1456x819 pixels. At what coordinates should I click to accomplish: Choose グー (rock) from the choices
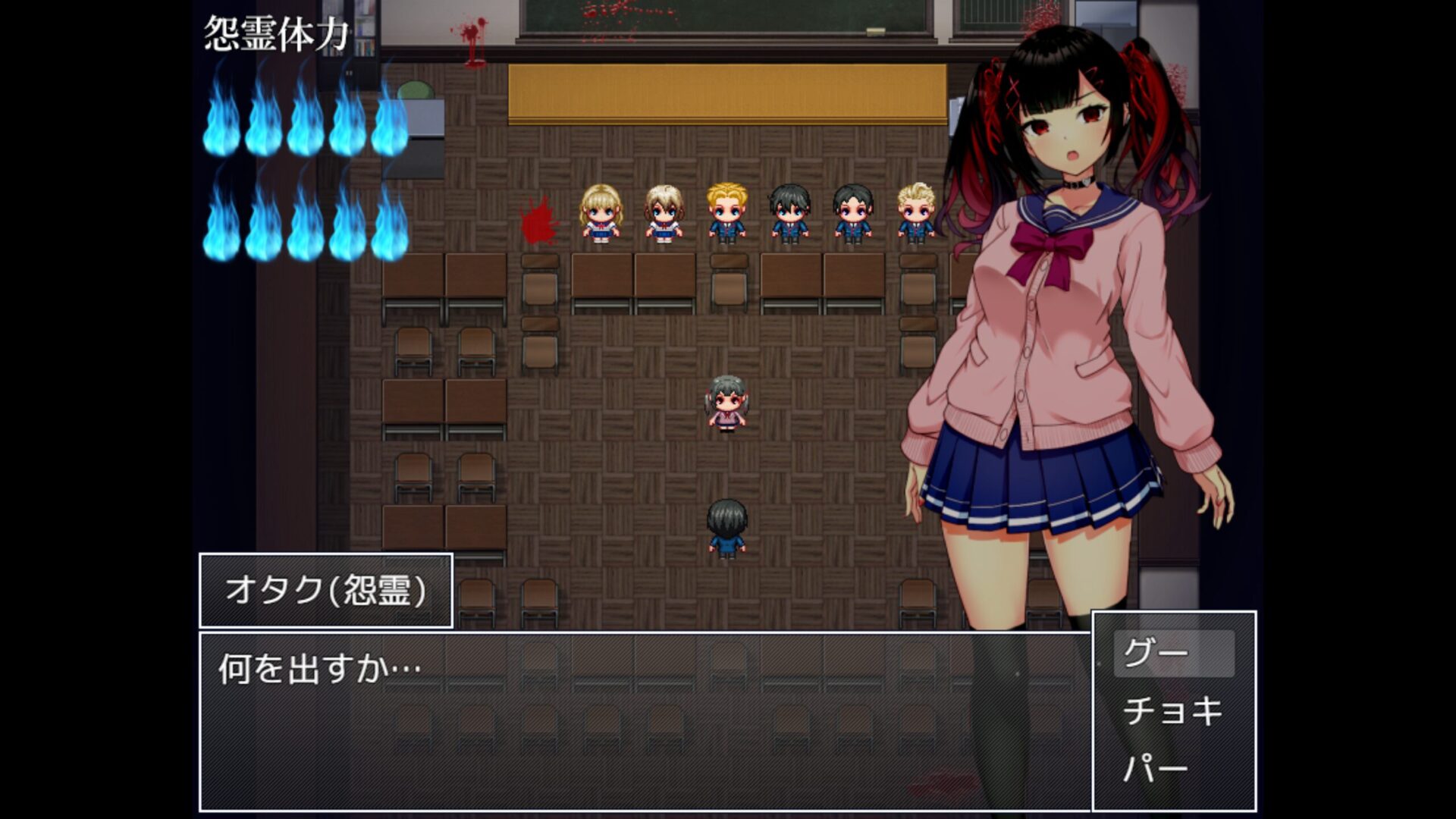(1172, 653)
